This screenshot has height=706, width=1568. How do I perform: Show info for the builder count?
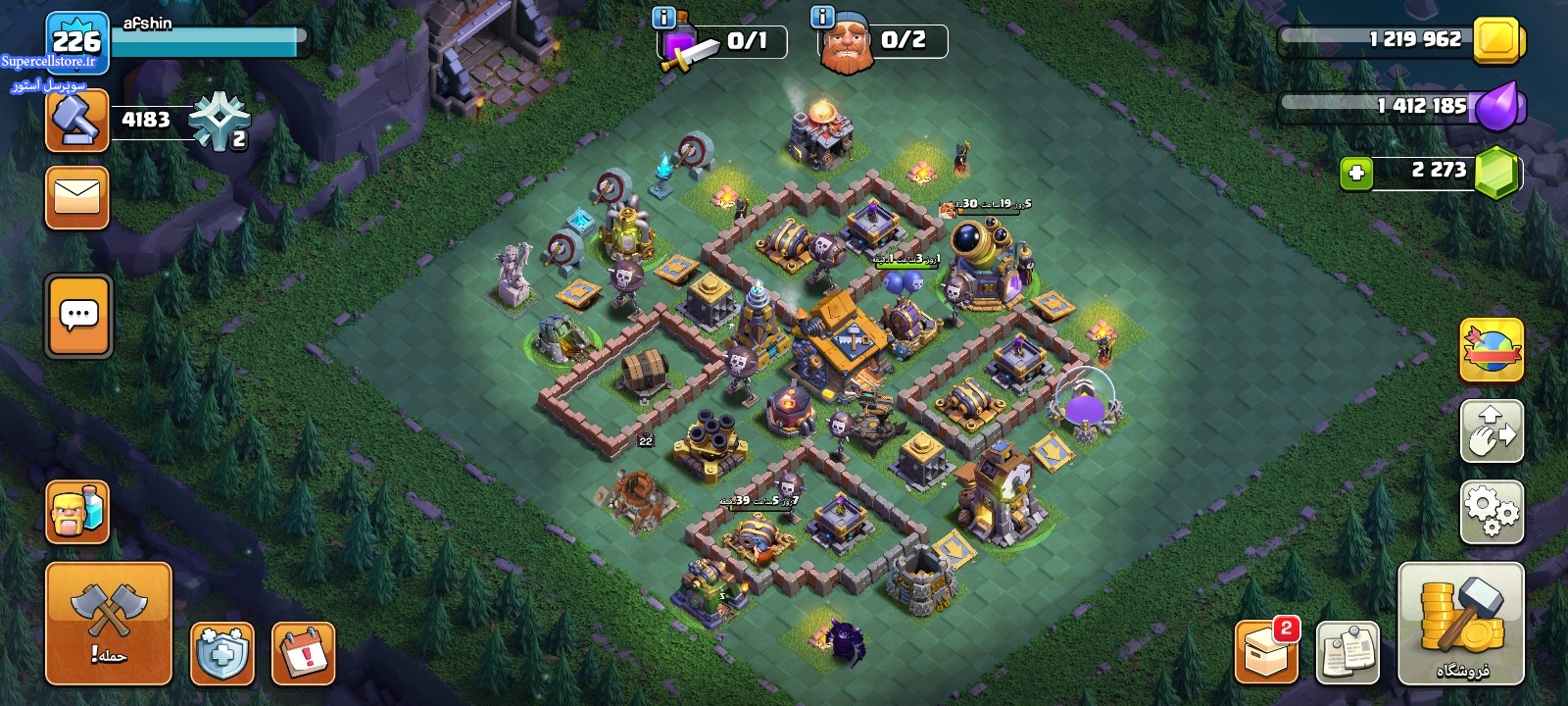click(x=822, y=18)
